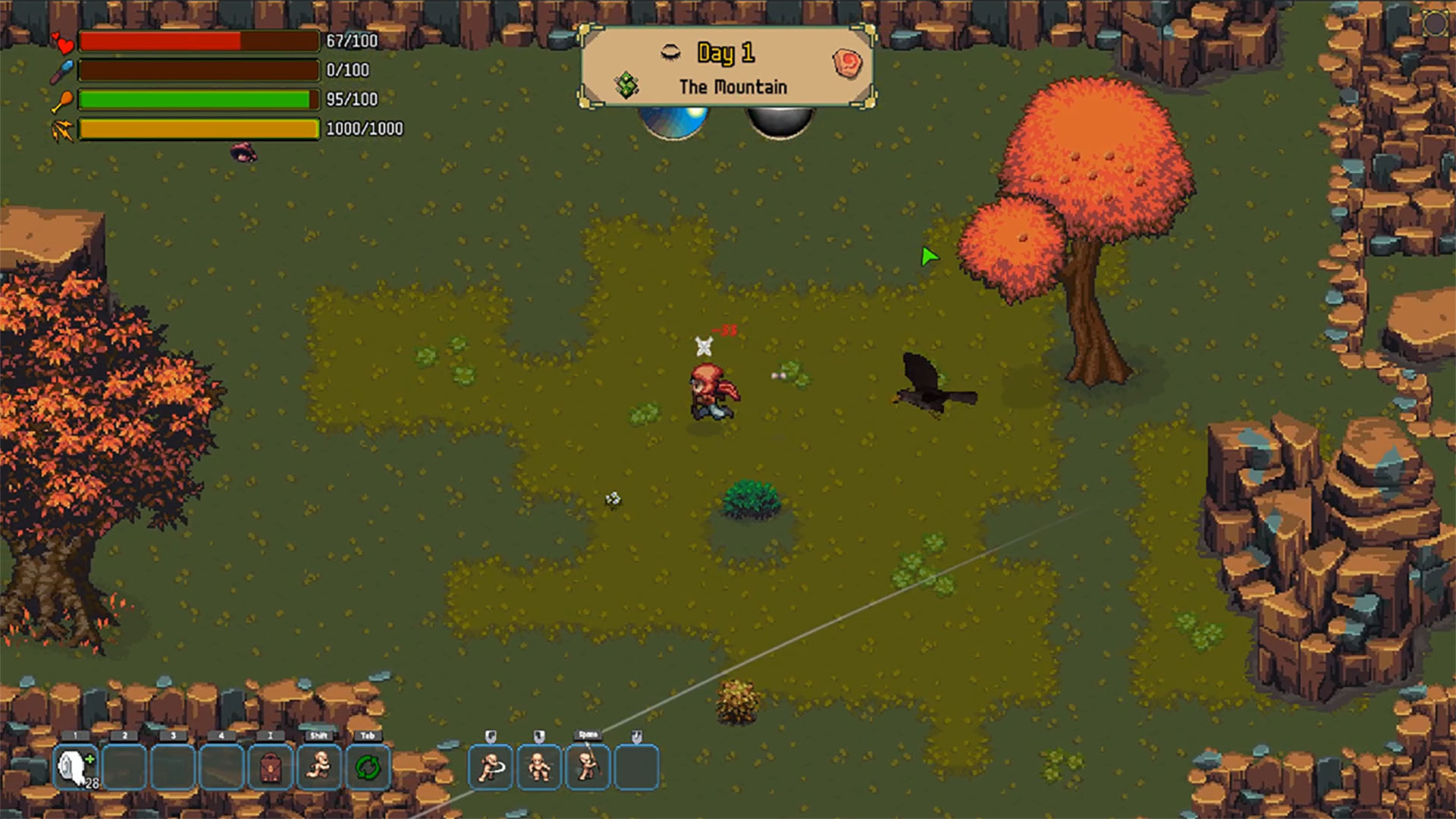Click the red spiral rock icon
The image size is (1456, 819).
click(847, 63)
